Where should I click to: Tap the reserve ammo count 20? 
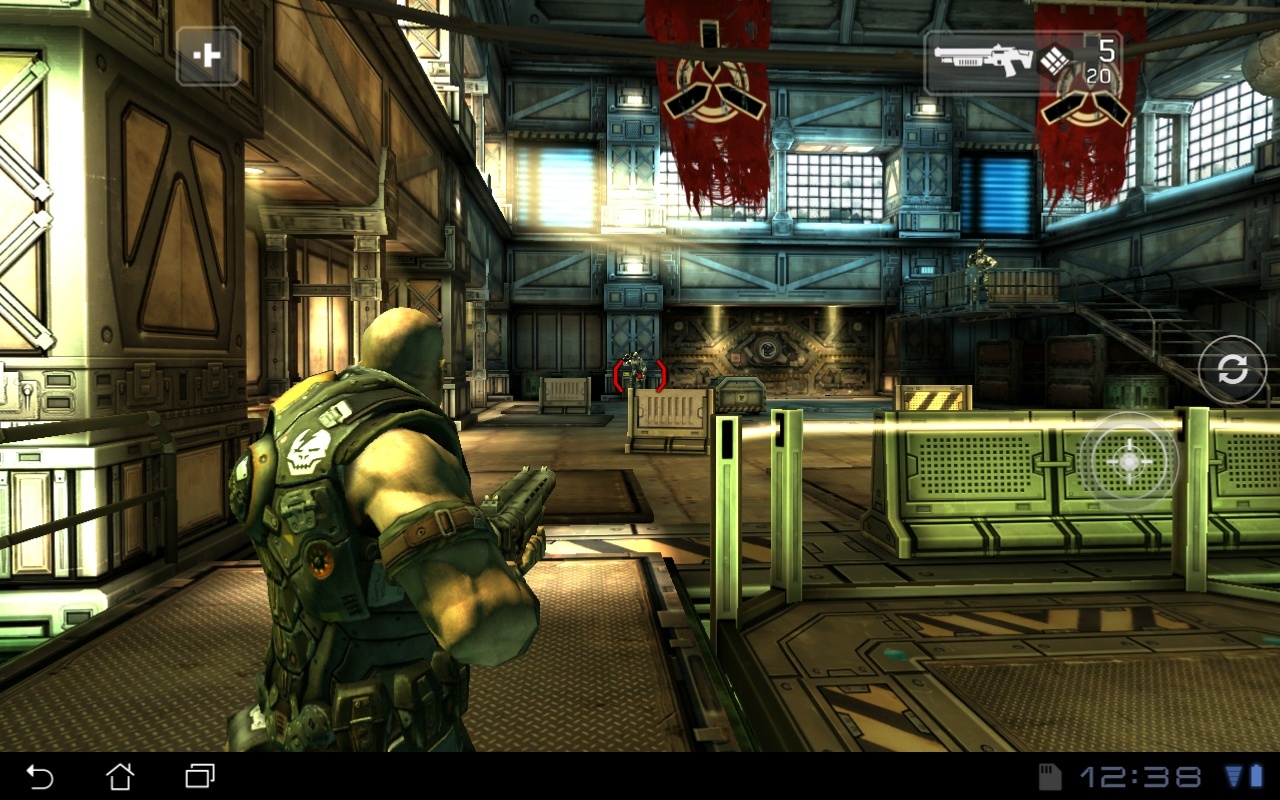1100,78
